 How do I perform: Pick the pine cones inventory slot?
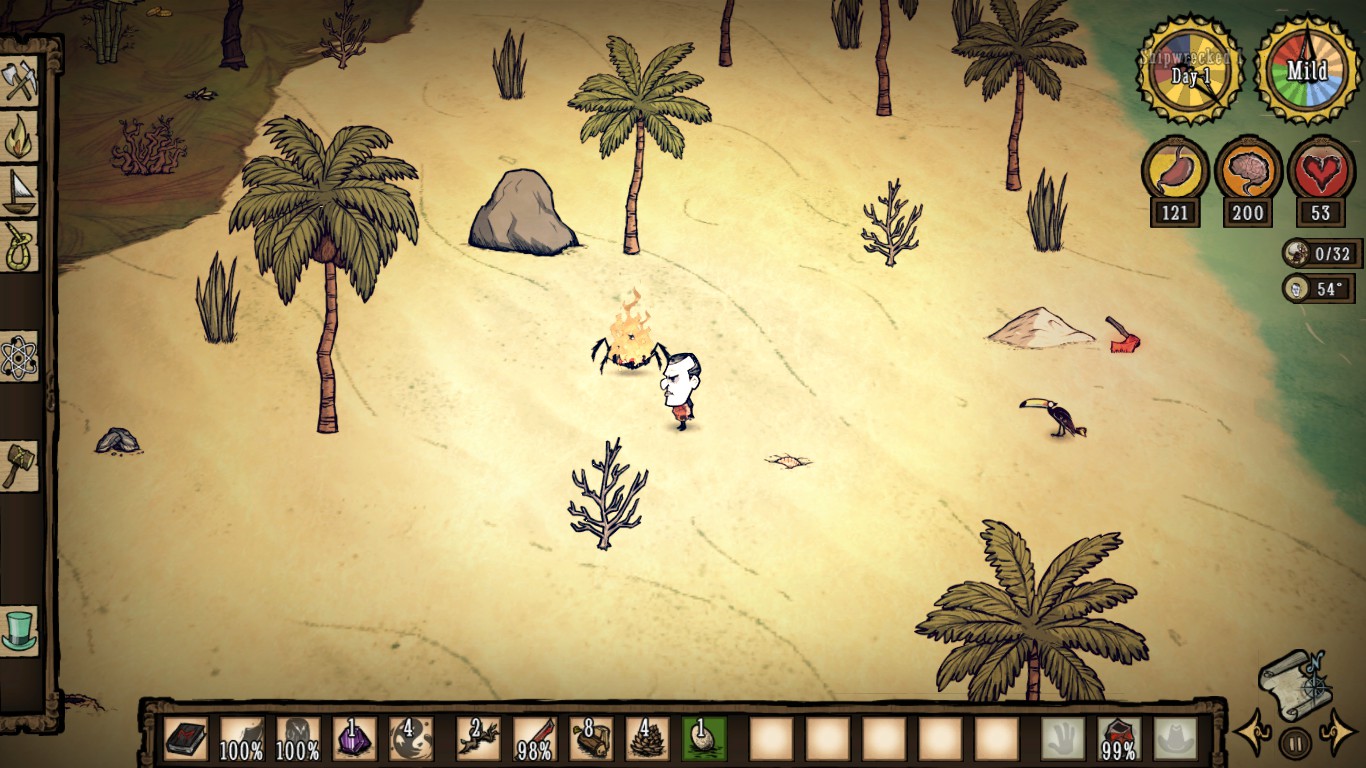click(648, 739)
